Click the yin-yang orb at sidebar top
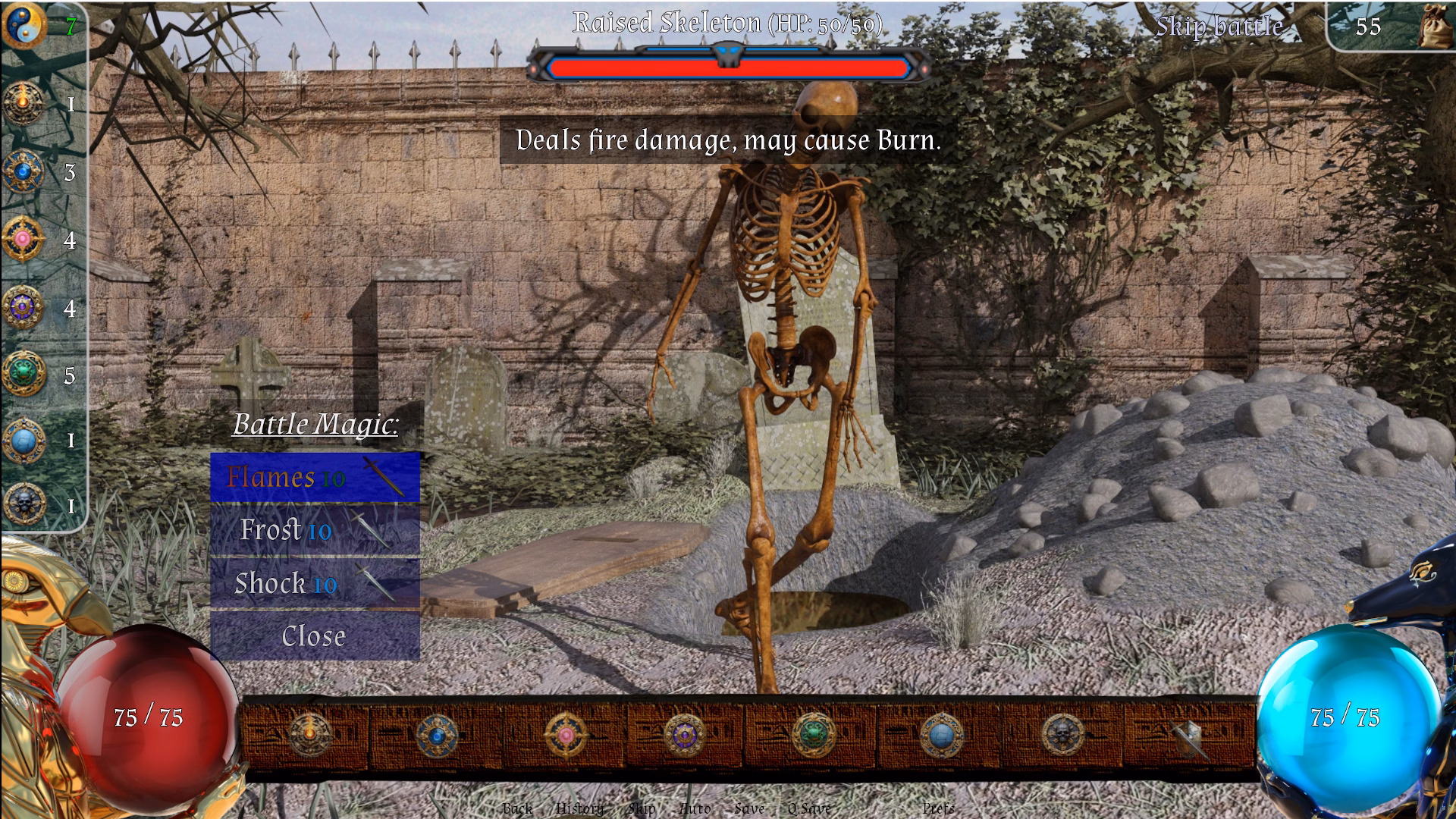This screenshot has width=1456, height=819. point(23,24)
